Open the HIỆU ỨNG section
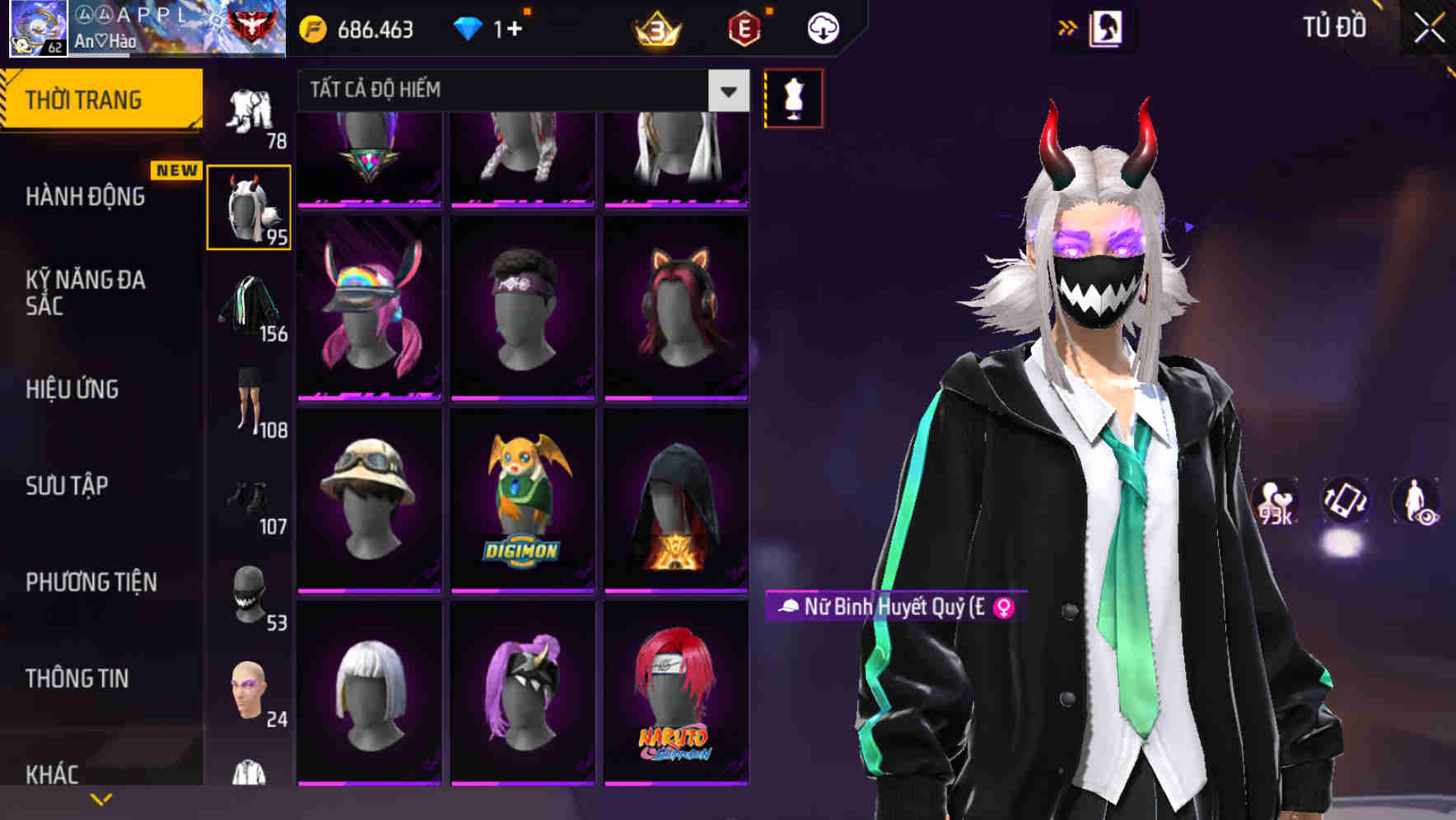Screen dimensions: 1456x820 (74, 389)
